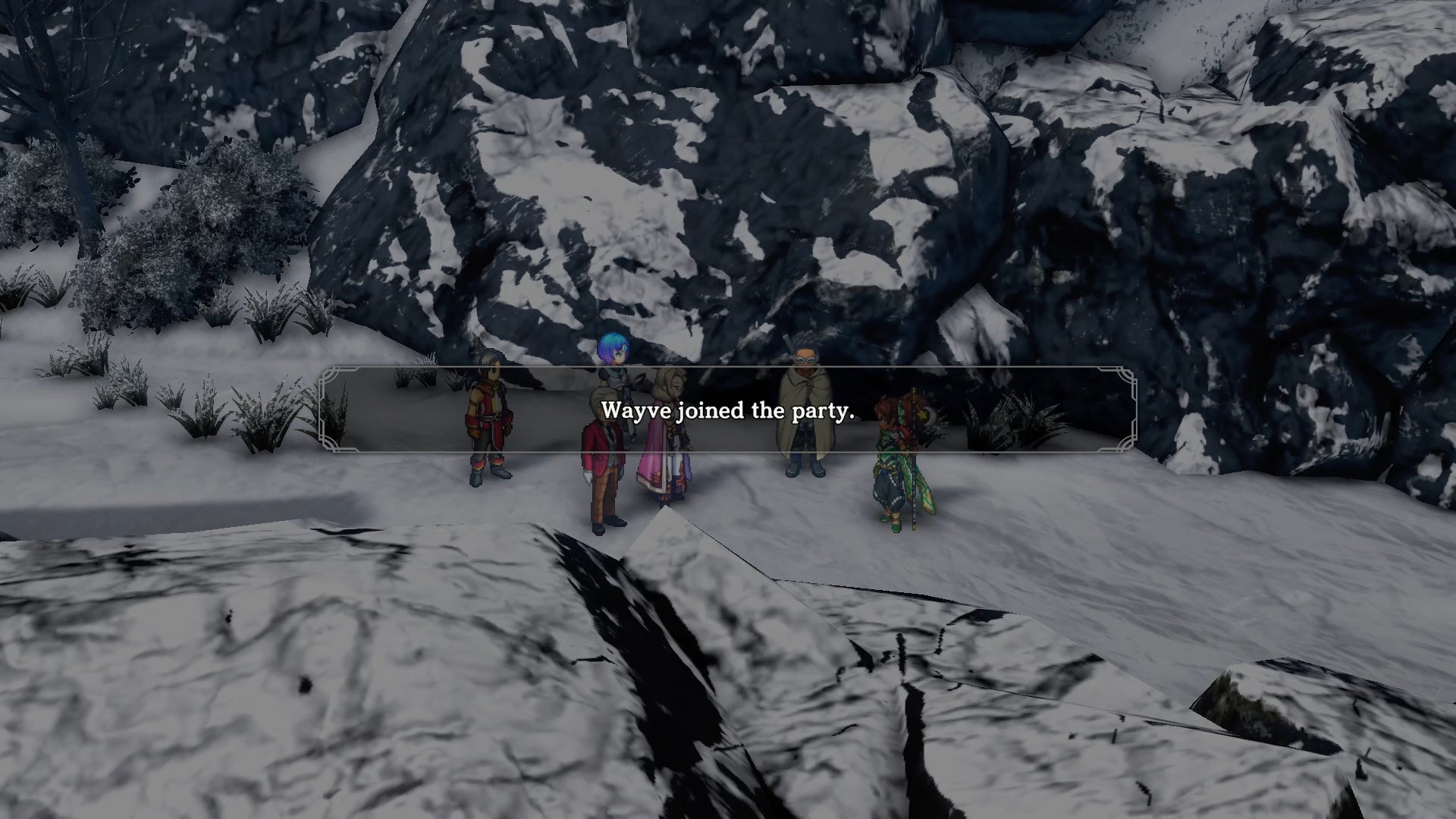Dismiss the 'Wayve joined the party' message box
This screenshot has height=819, width=1456.
727,410
